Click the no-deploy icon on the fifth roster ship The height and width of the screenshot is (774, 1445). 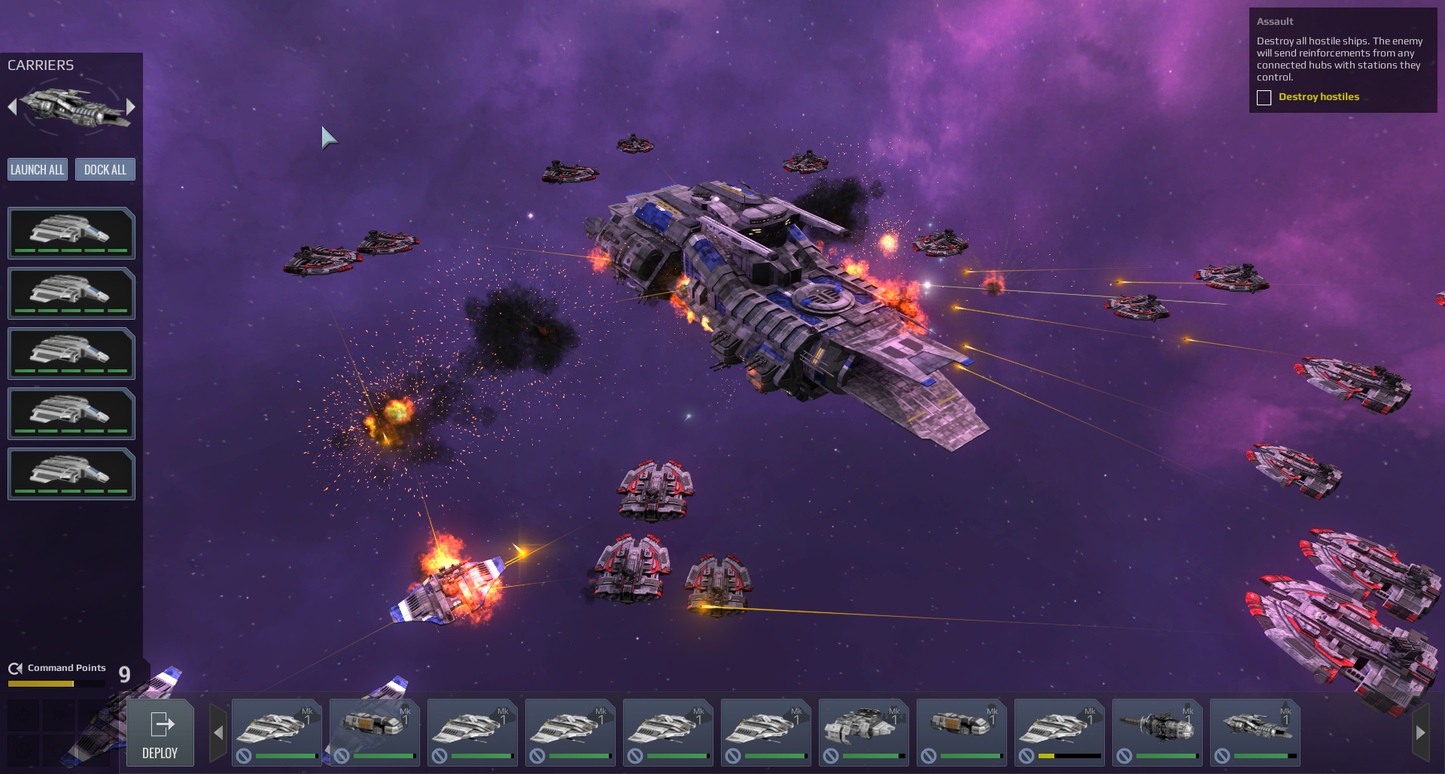(633, 755)
